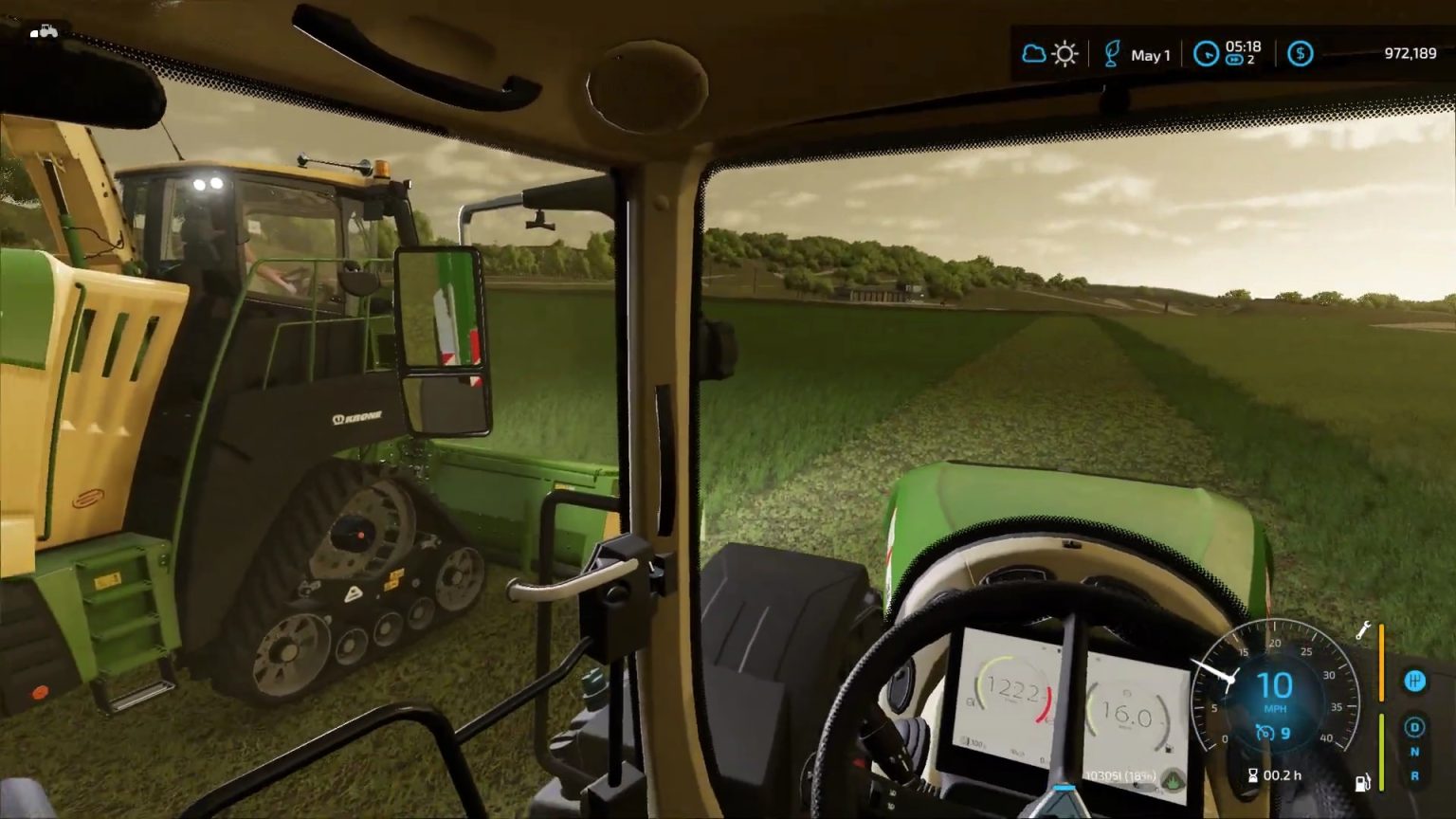
Task: Select the May 1 date label
Action: pos(1150,55)
